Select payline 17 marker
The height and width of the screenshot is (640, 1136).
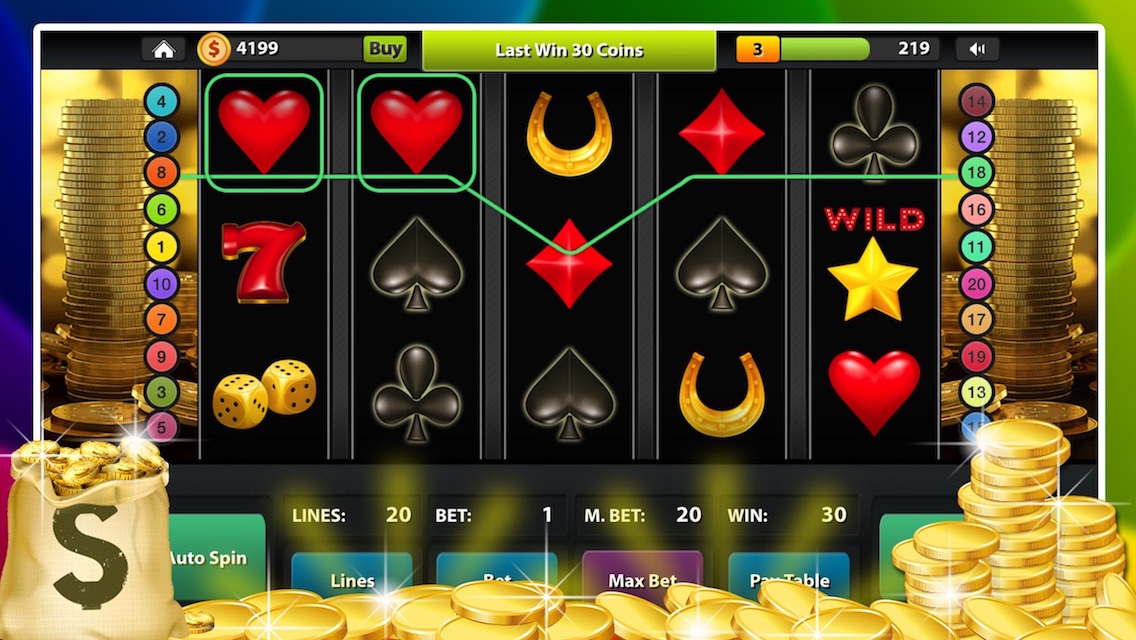976,320
